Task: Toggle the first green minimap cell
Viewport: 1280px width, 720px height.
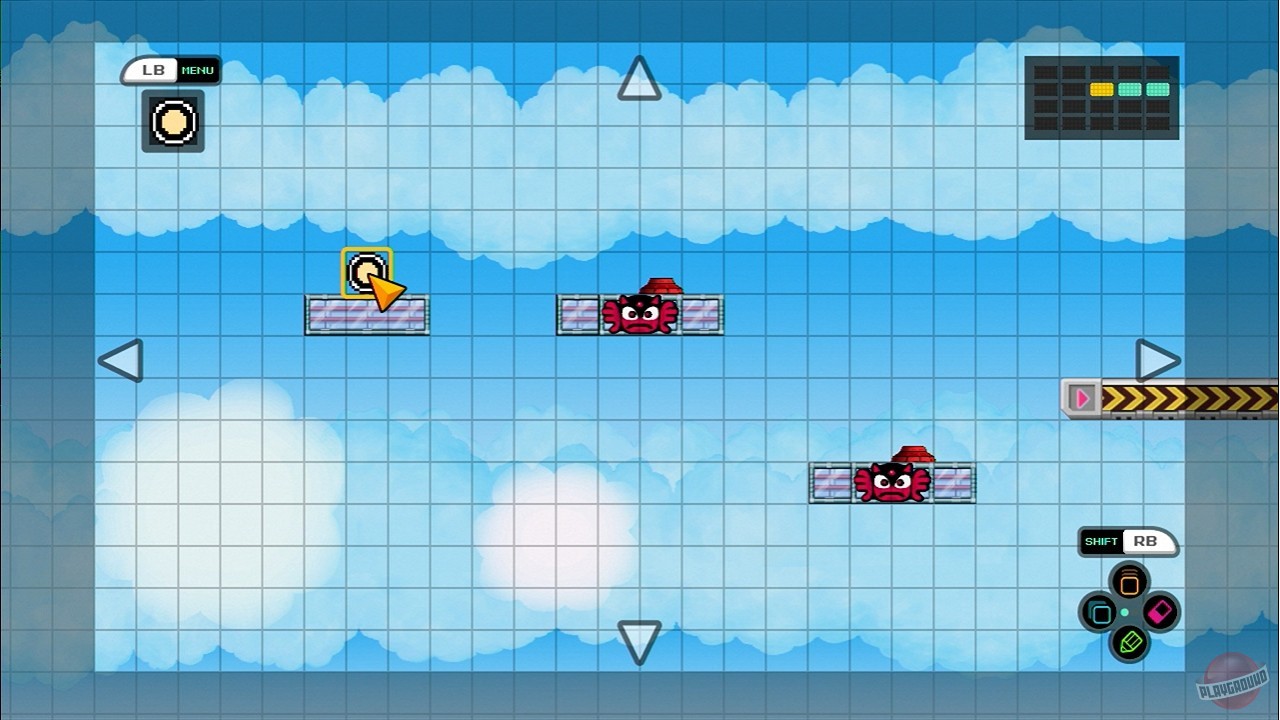Action: [1130, 89]
